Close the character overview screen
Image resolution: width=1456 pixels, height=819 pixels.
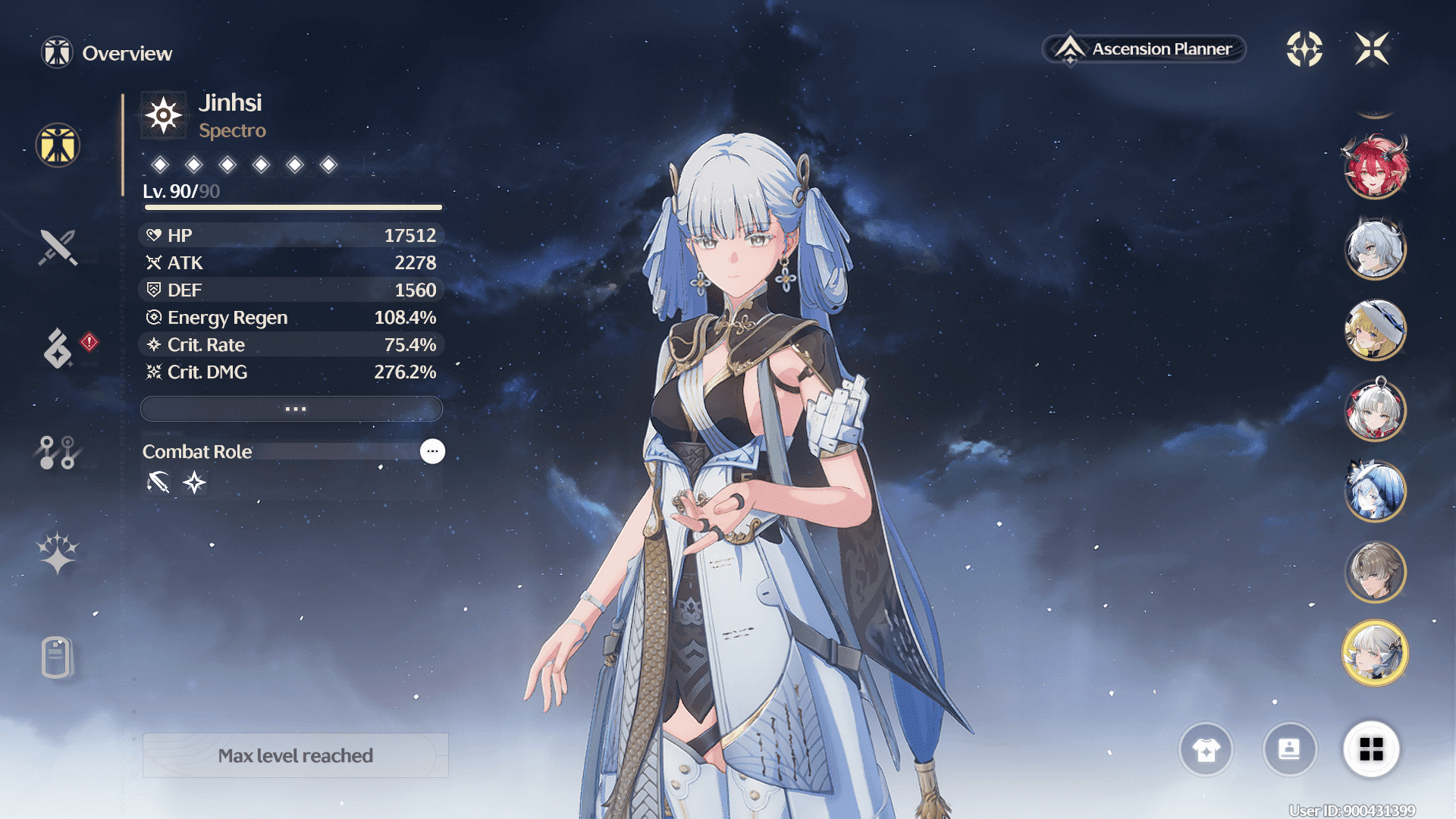point(1372,49)
